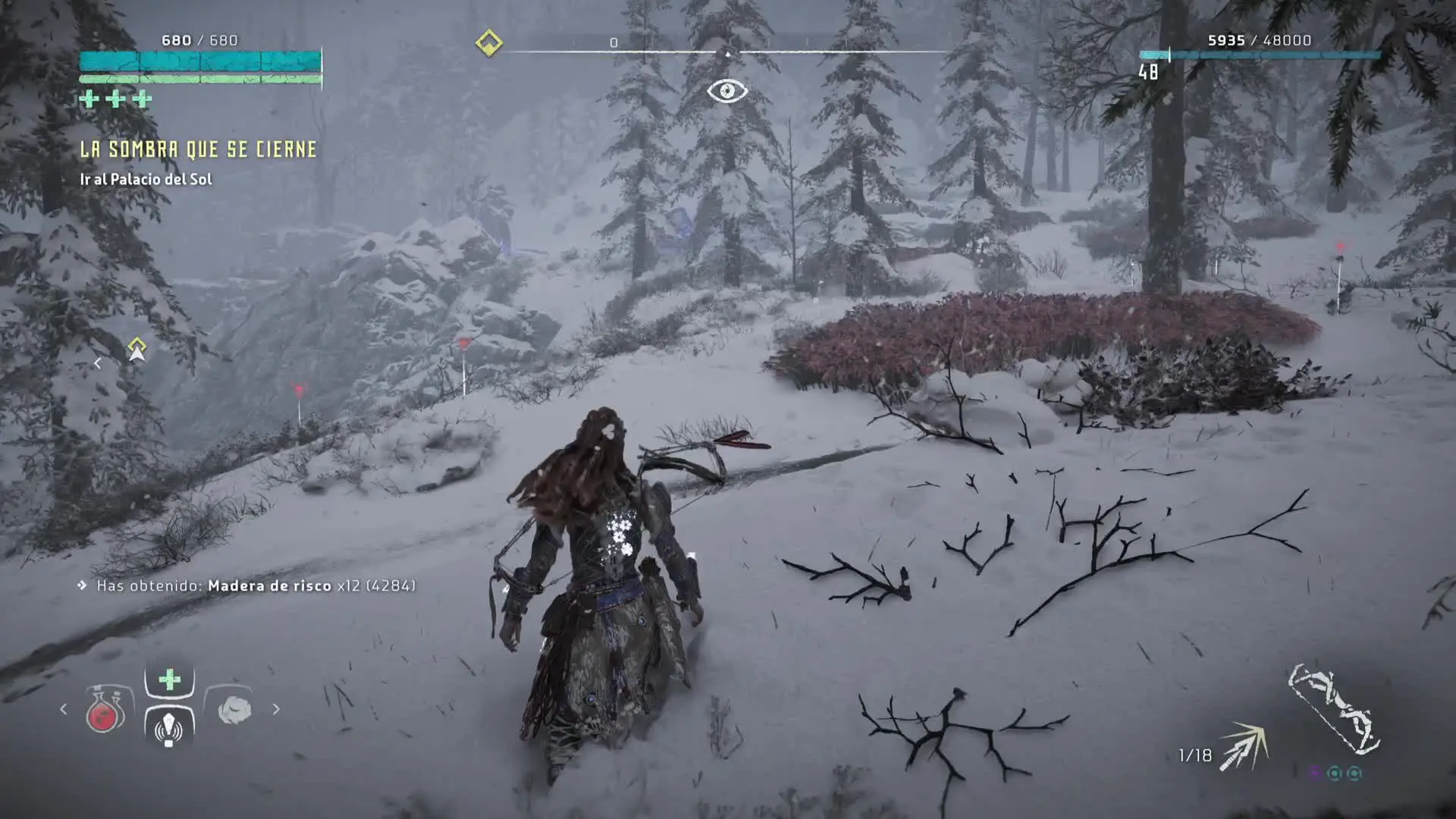Viewport: 1456px width, 819px height.
Task: Activate the lure call tool icon
Action: point(169,727)
